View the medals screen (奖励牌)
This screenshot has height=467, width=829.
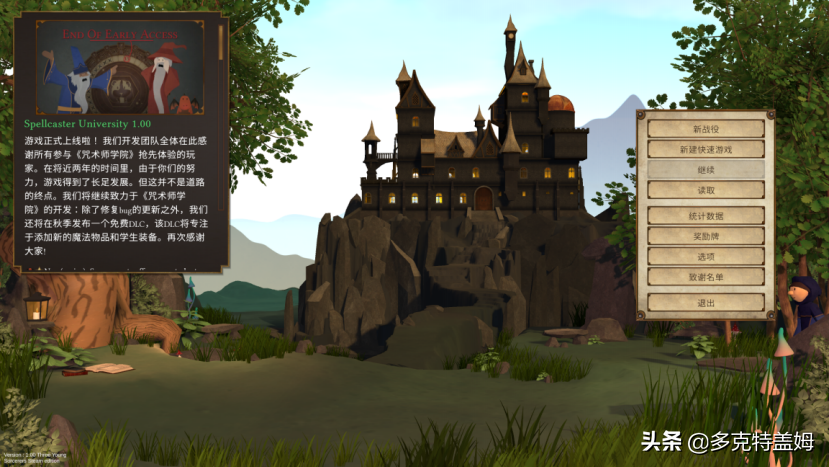pyautogui.click(x=705, y=236)
